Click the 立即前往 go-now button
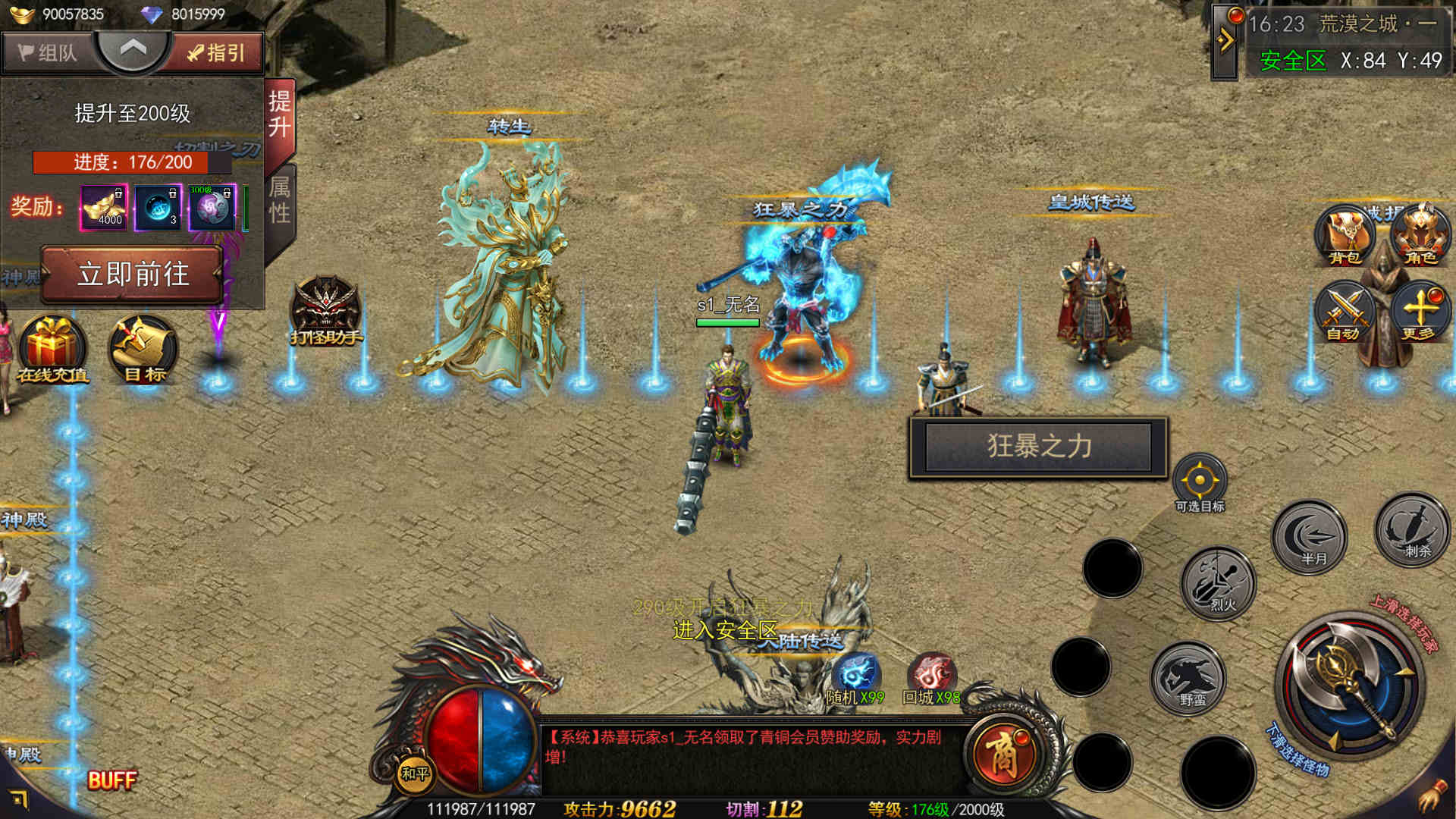Image resolution: width=1456 pixels, height=819 pixels. (133, 274)
